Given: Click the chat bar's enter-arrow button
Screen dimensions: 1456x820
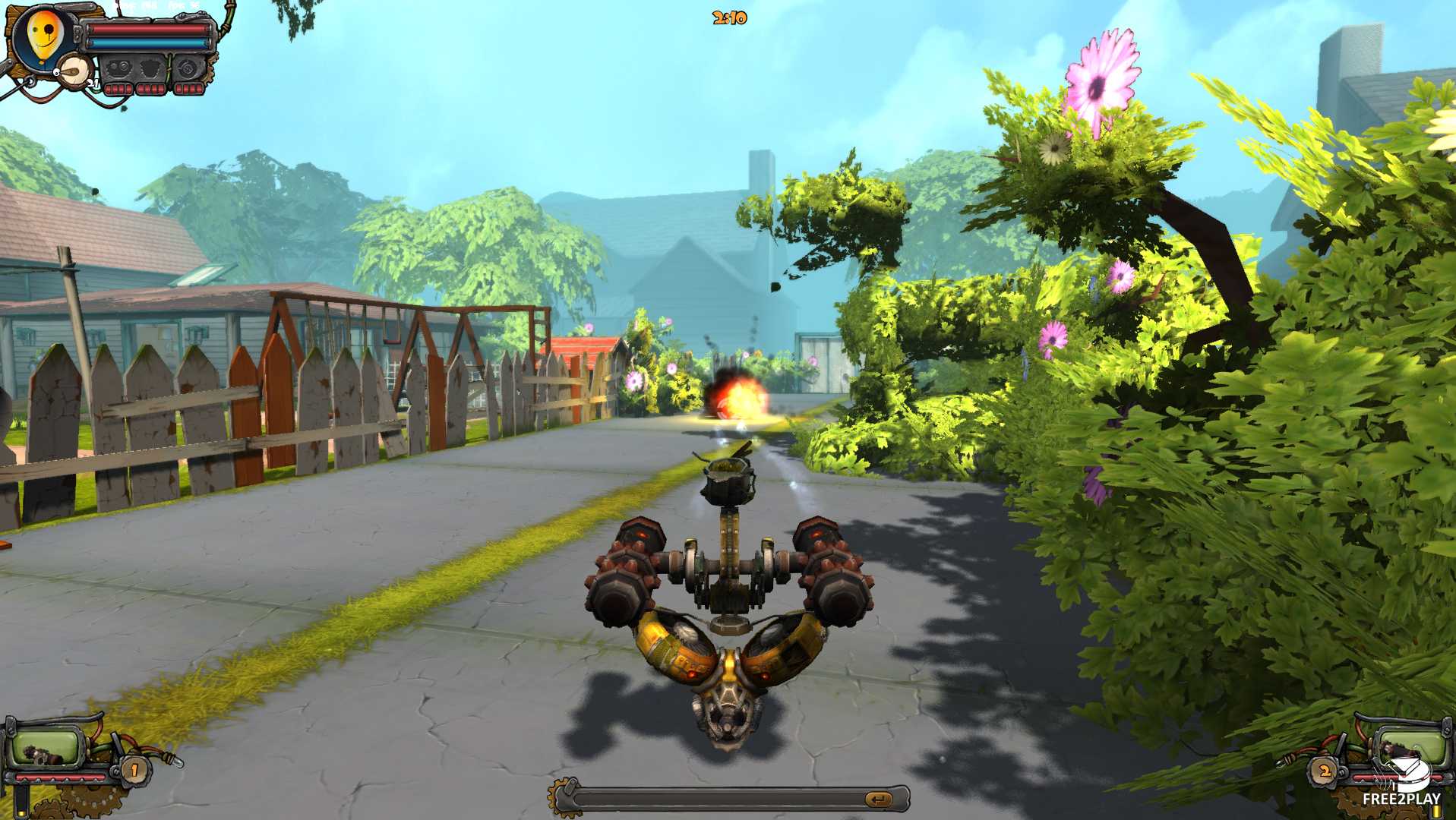Looking at the screenshot, I should 878,799.
